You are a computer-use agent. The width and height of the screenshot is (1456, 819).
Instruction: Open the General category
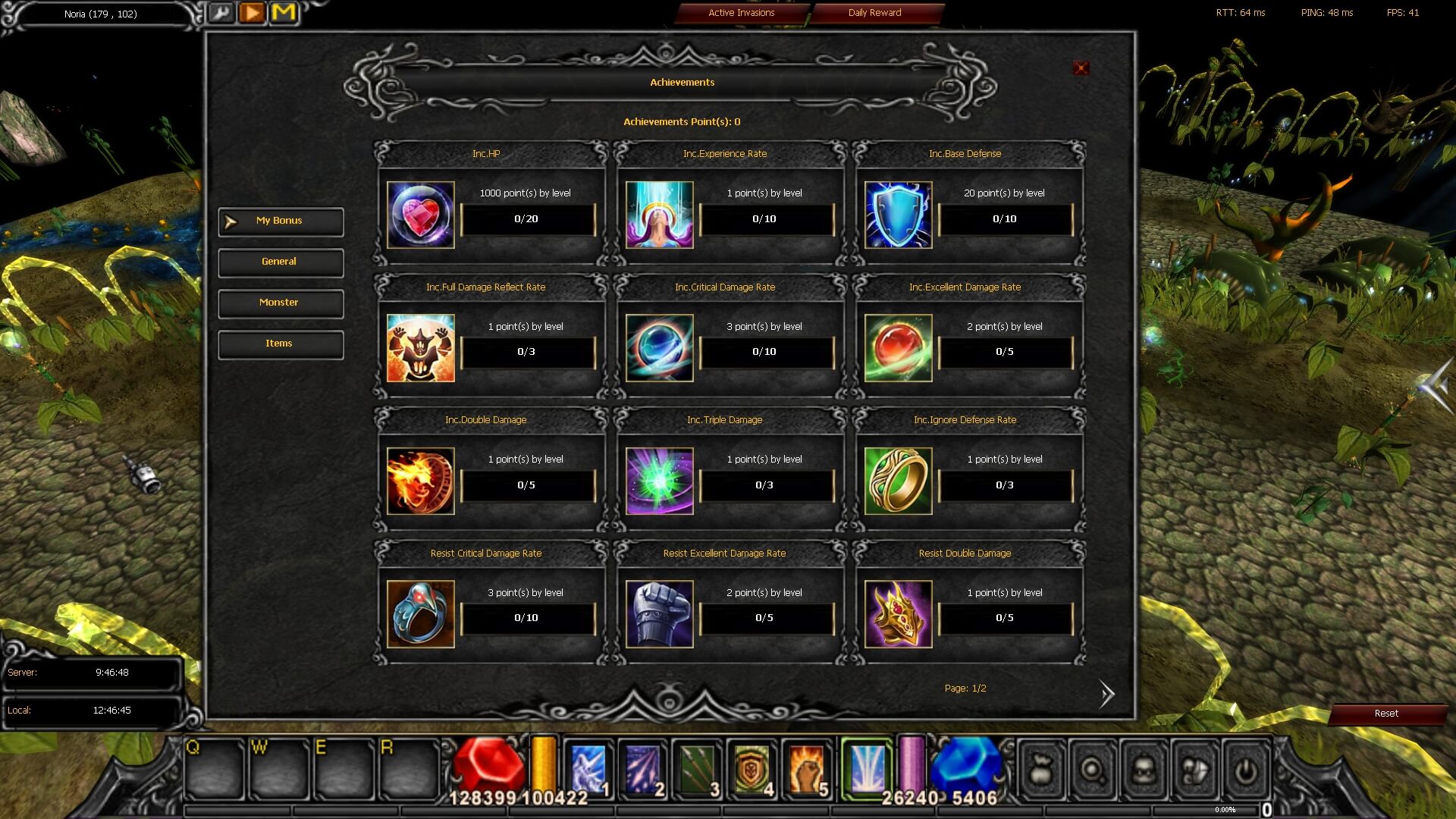click(x=281, y=262)
